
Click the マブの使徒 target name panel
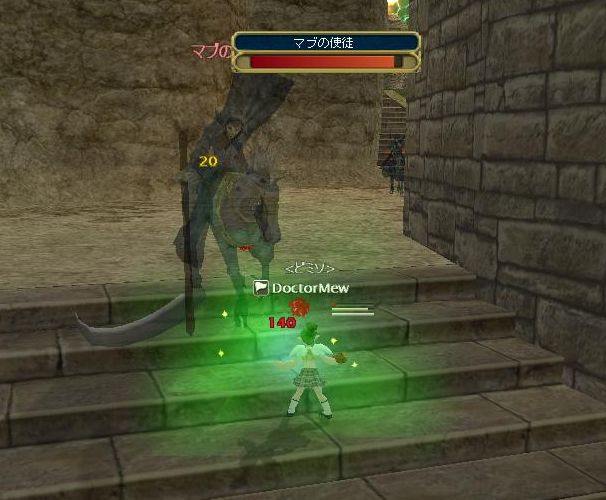(x=326, y=42)
